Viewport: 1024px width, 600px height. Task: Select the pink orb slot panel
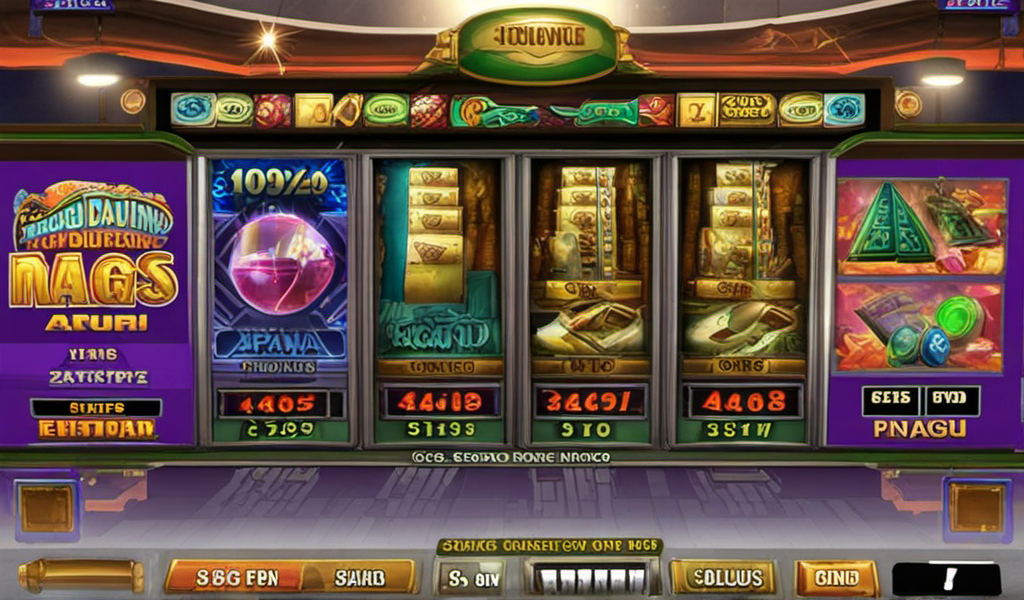279,270
